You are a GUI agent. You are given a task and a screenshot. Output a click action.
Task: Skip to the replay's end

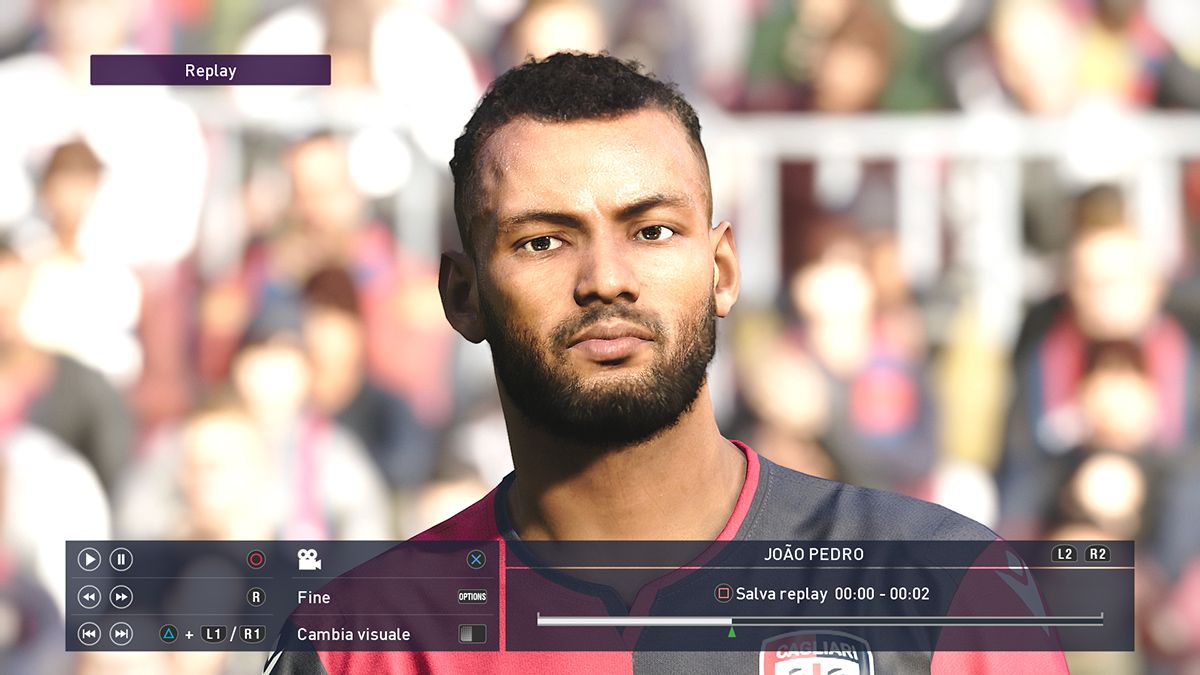[x=121, y=634]
